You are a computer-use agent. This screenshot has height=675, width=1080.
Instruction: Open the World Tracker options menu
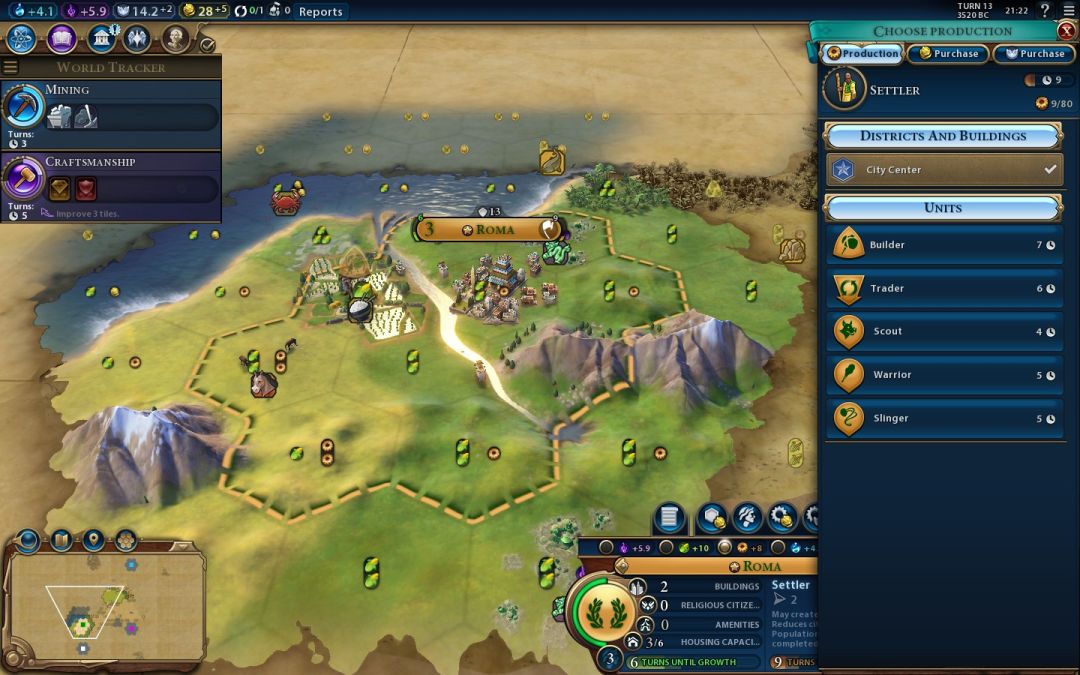click(11, 67)
